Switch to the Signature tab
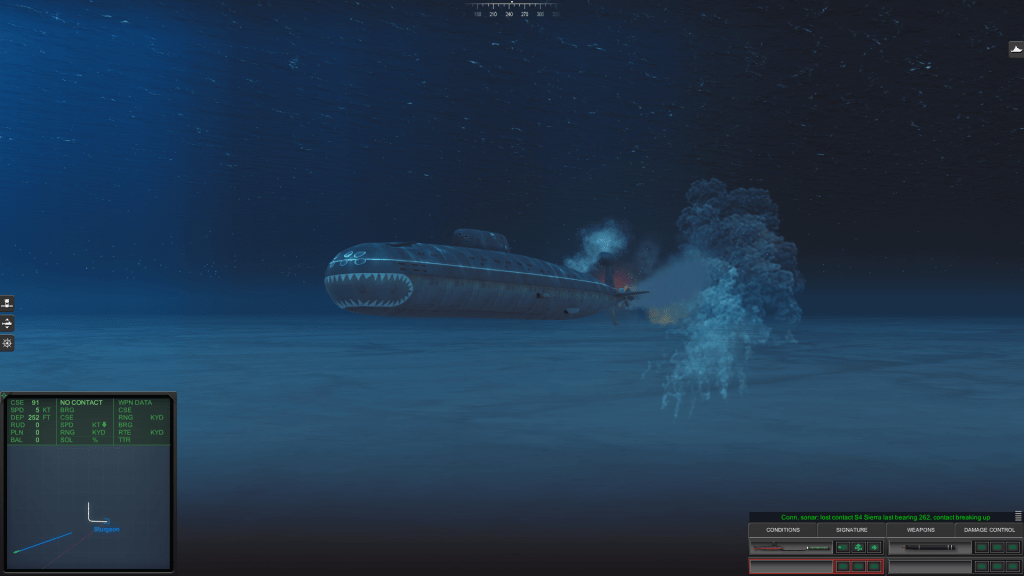This screenshot has height=576, width=1024. tap(852, 529)
